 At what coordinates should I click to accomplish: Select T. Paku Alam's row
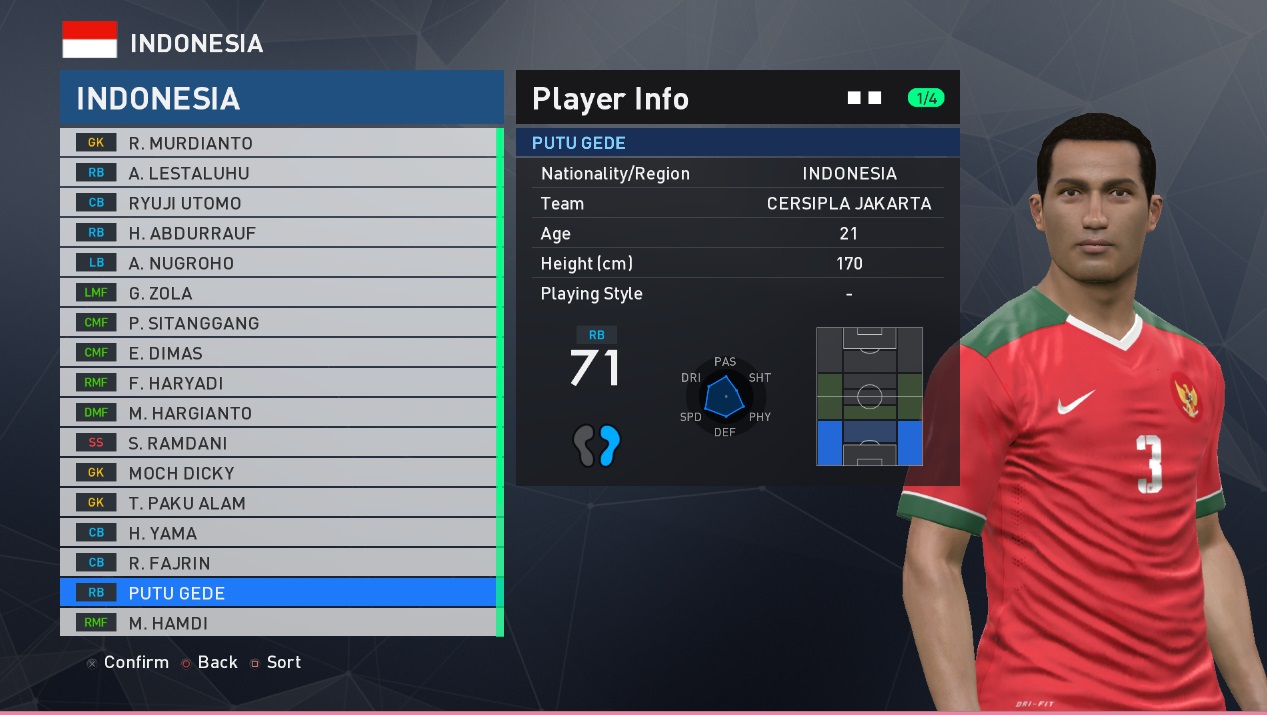[278, 503]
